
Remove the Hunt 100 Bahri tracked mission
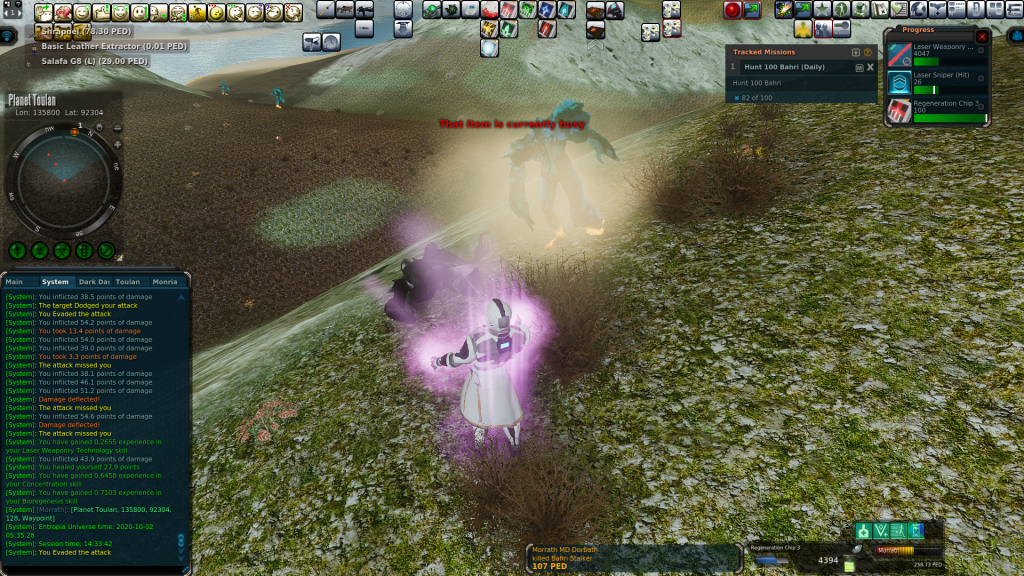tap(870, 67)
